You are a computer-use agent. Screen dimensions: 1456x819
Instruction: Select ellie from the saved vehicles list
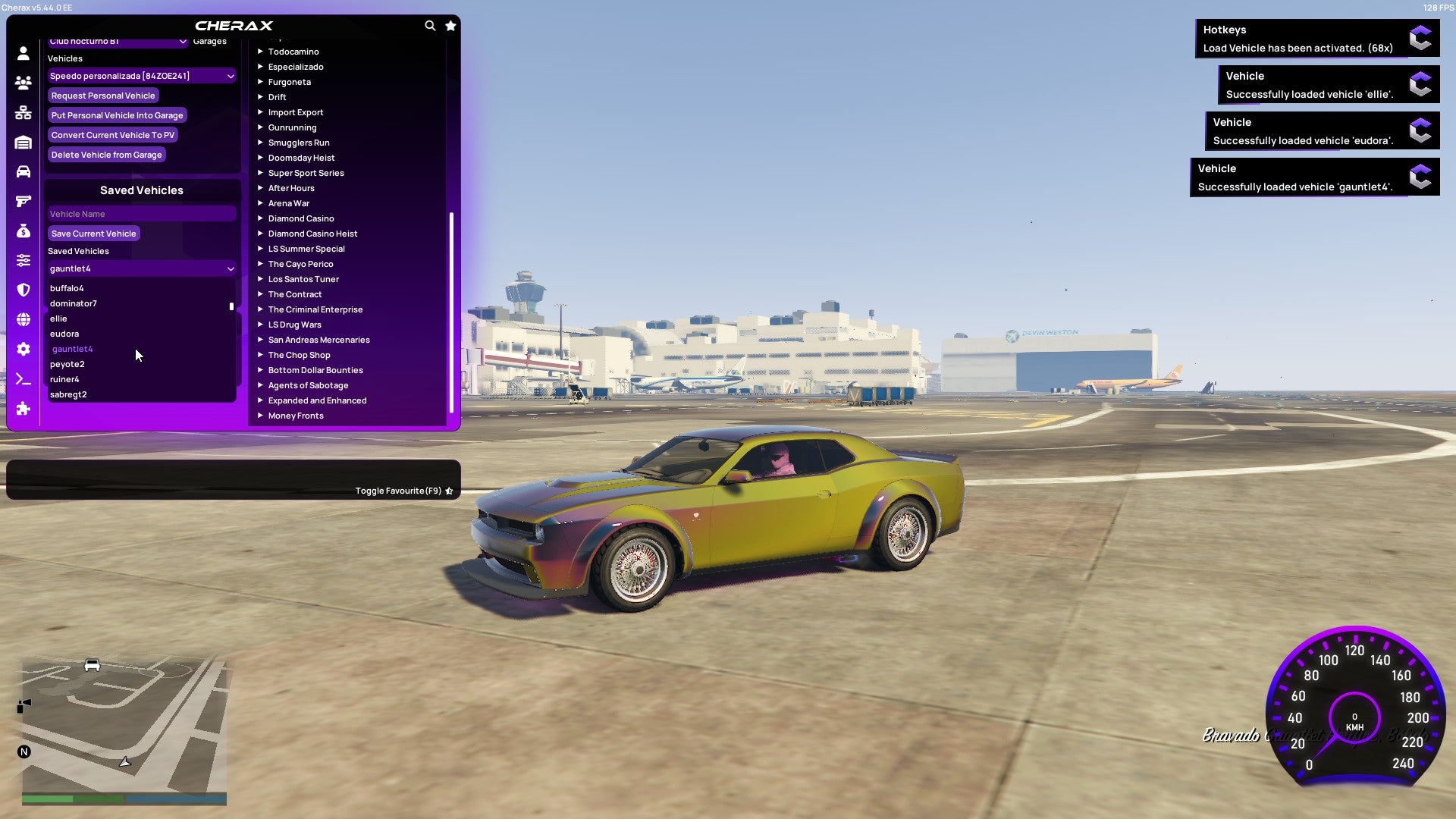tap(59, 318)
